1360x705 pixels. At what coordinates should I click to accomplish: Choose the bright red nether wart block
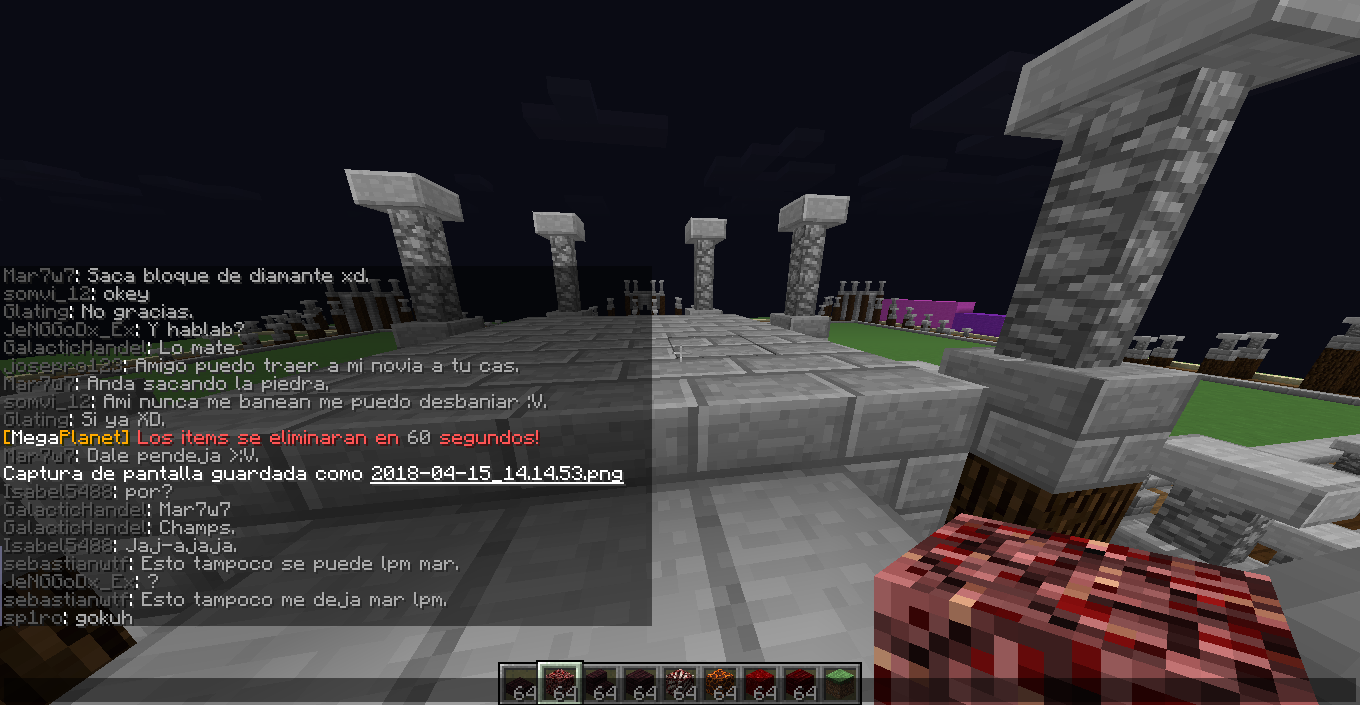759,684
